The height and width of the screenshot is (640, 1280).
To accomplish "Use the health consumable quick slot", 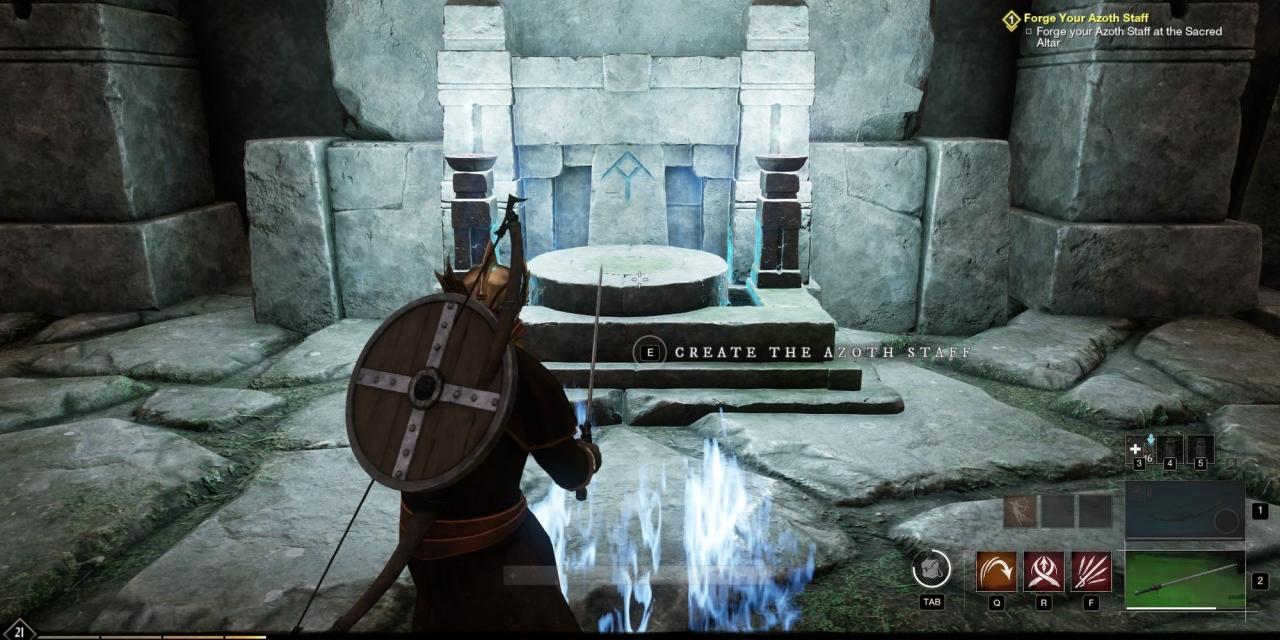I will coord(1137,449).
